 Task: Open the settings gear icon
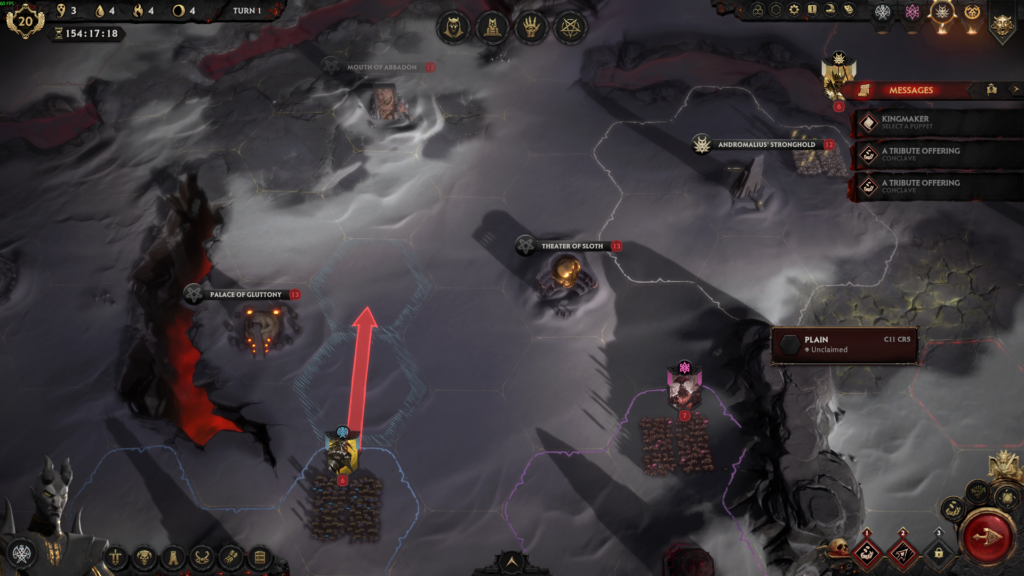click(x=792, y=10)
